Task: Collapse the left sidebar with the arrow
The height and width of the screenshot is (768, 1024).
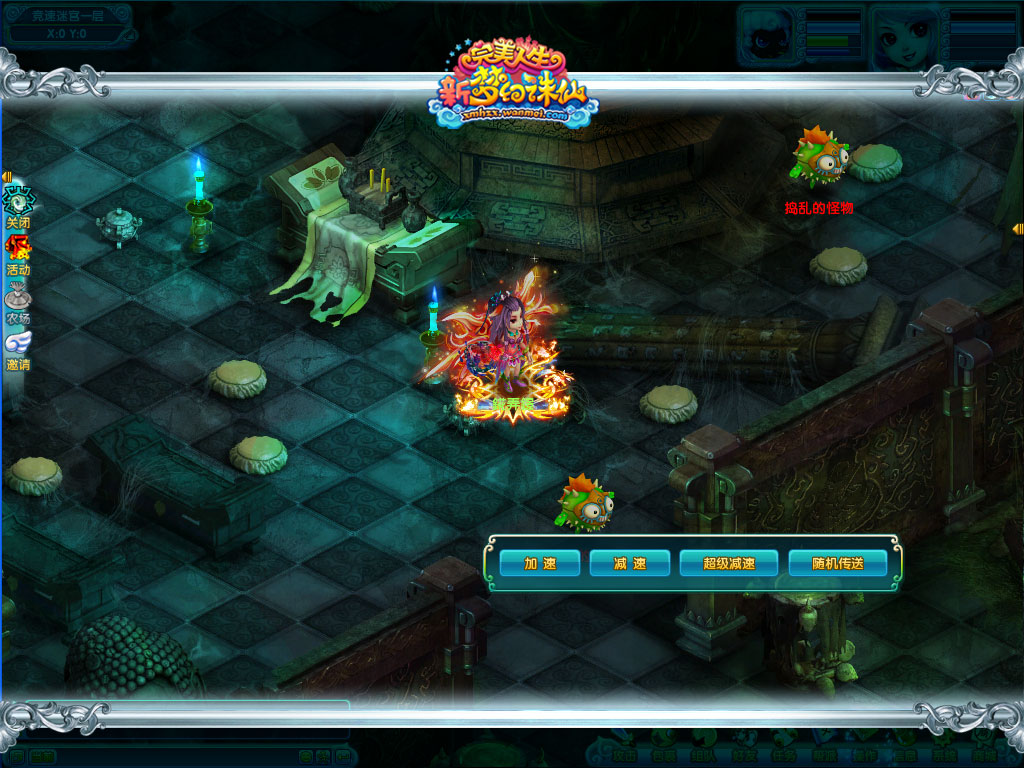Action: click(x=6, y=178)
